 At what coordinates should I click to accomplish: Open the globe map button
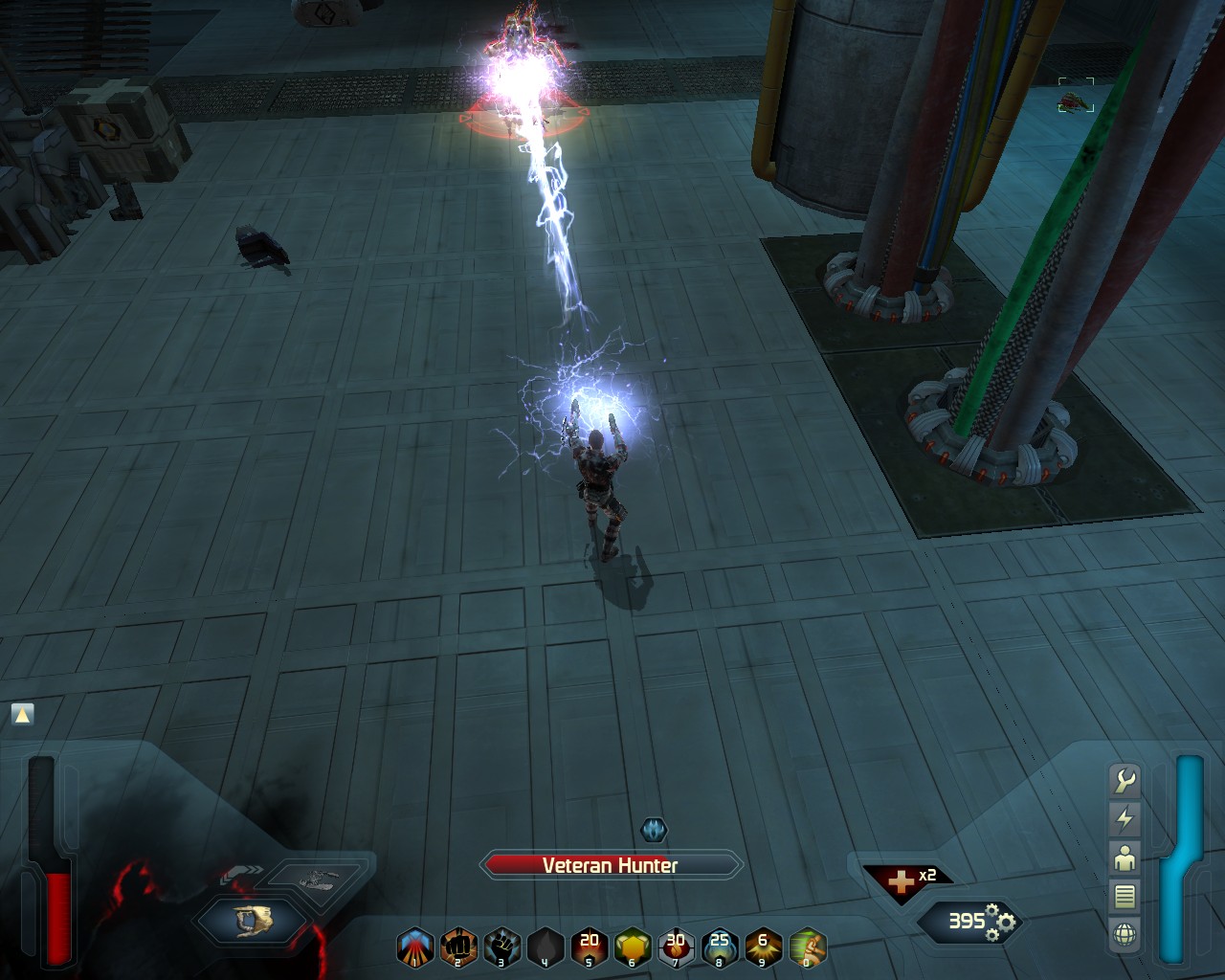pos(1125,934)
